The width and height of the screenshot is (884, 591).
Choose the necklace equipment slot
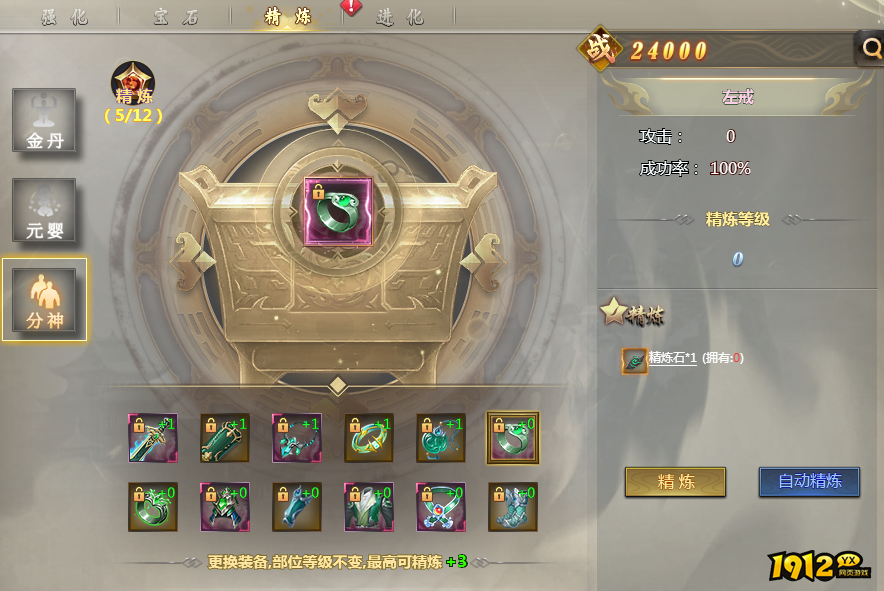tap(297, 438)
